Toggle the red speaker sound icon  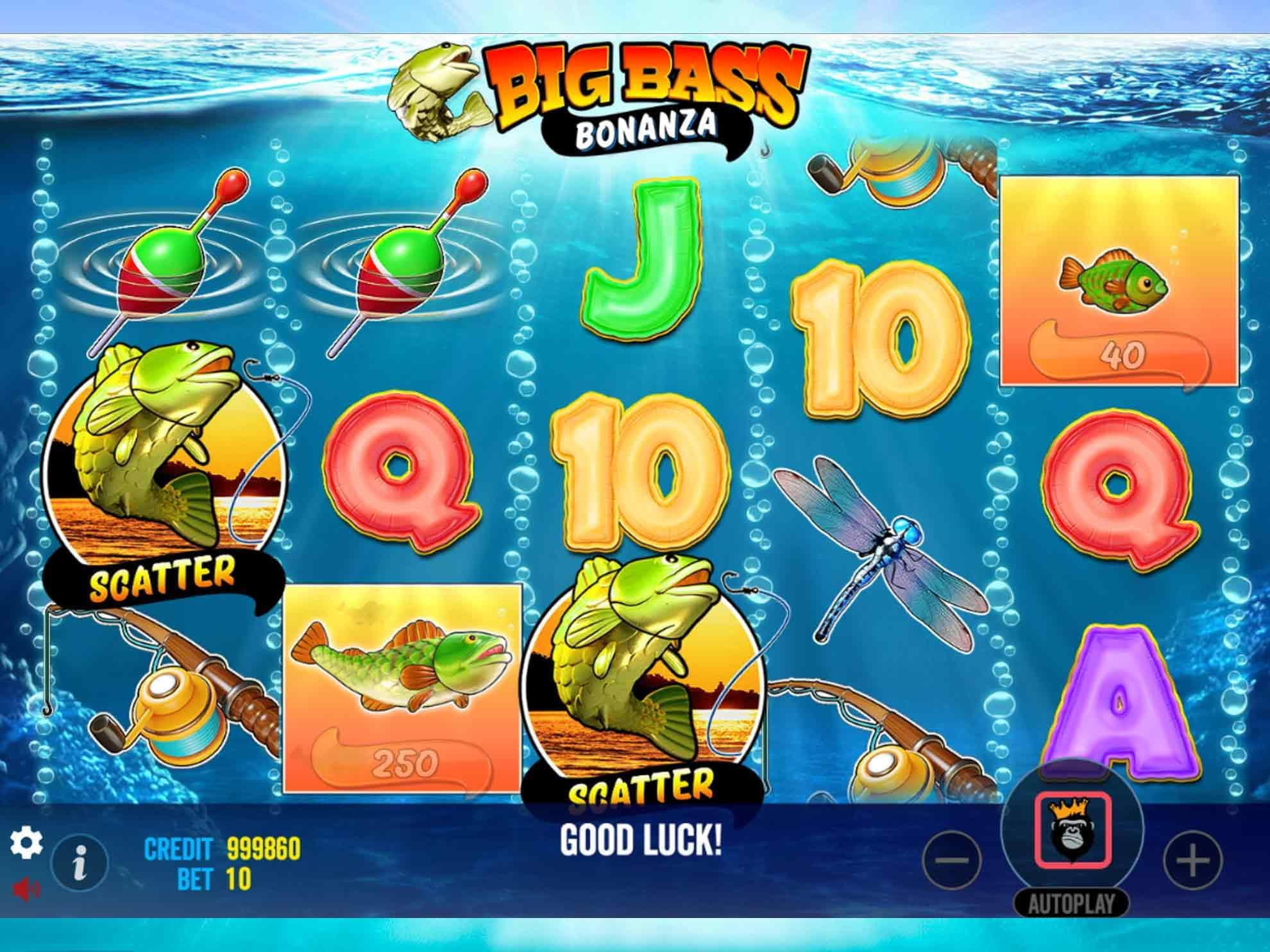(x=26, y=889)
